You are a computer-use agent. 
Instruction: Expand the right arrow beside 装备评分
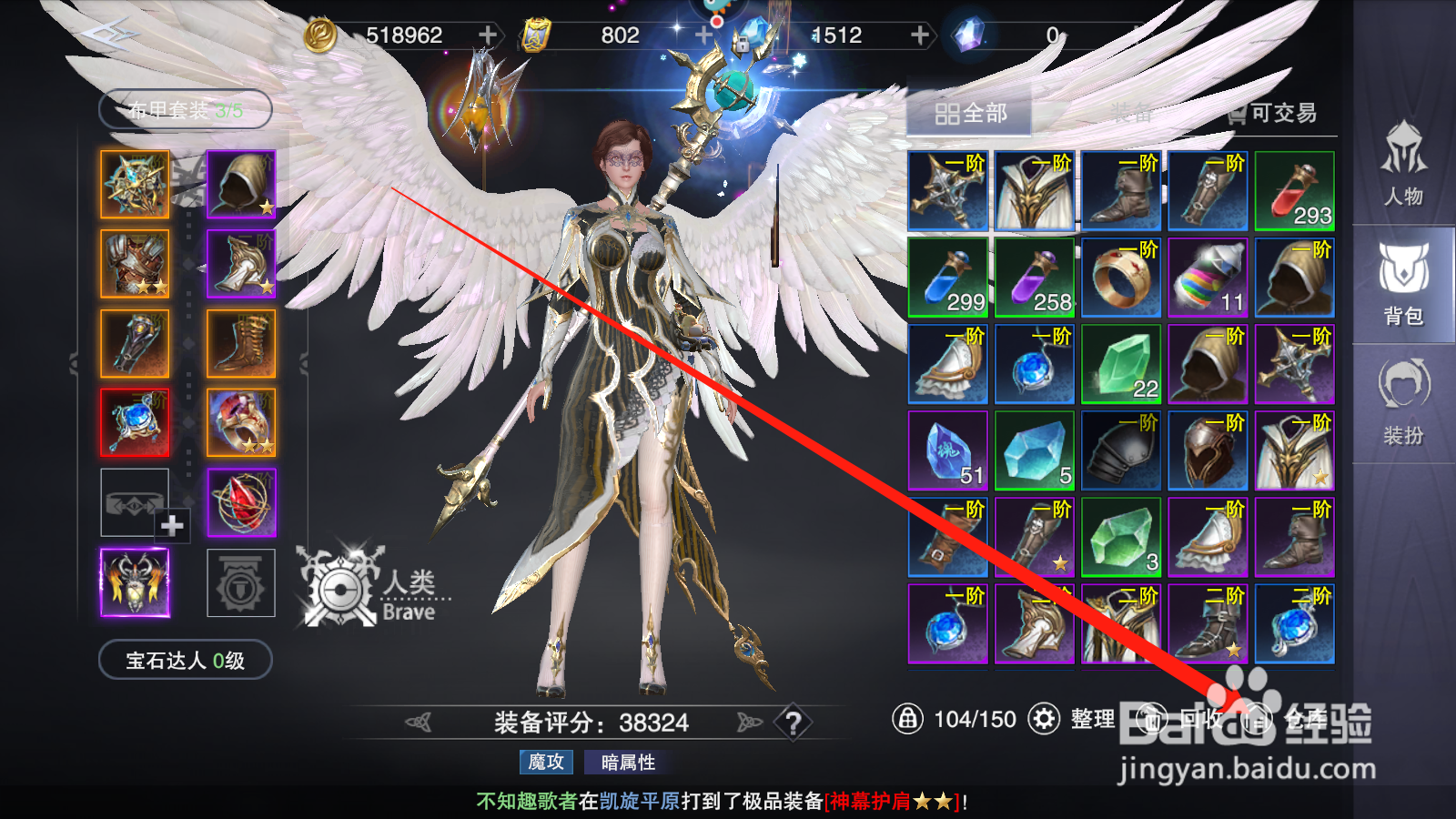click(x=748, y=720)
